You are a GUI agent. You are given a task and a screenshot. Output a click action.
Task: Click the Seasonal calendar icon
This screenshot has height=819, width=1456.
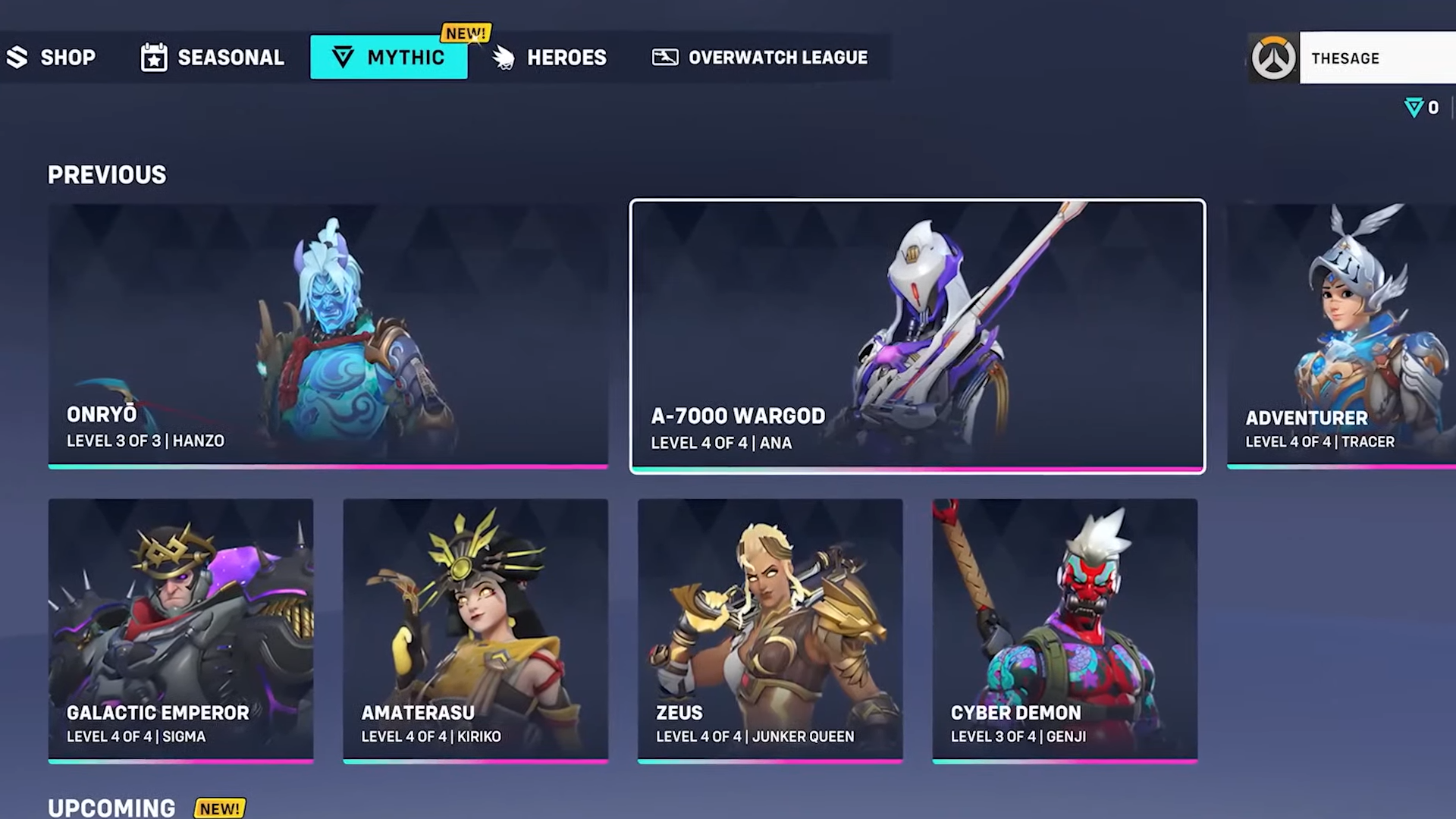point(154,57)
